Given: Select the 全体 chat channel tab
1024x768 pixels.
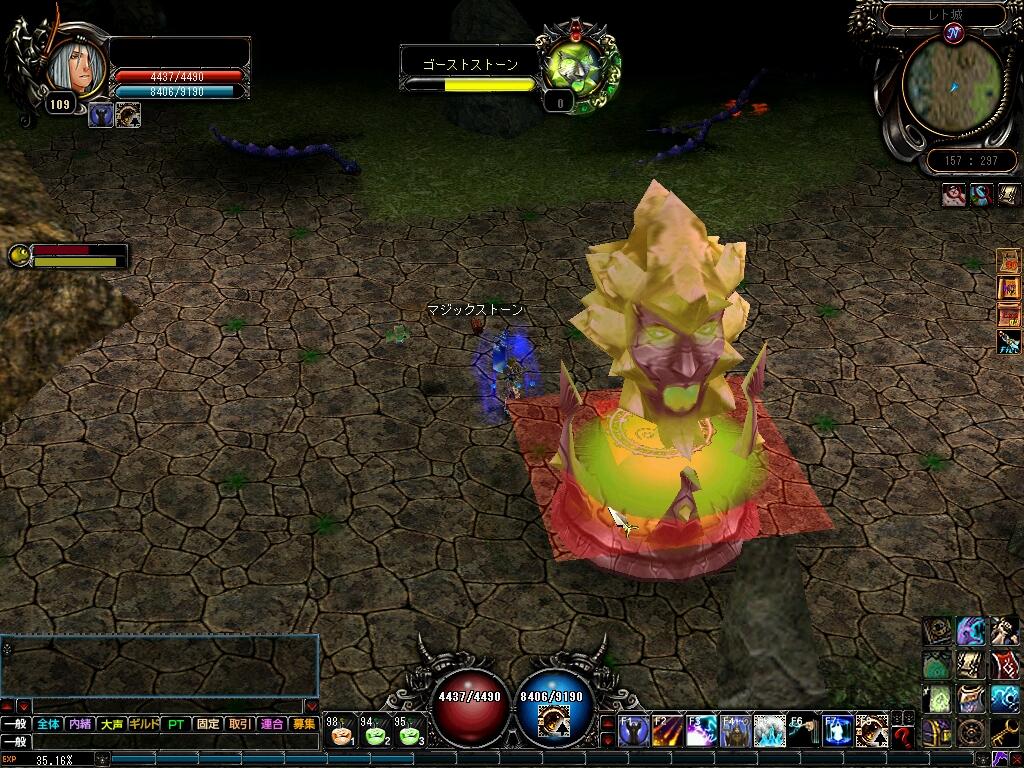Looking at the screenshot, I should tap(48, 724).
